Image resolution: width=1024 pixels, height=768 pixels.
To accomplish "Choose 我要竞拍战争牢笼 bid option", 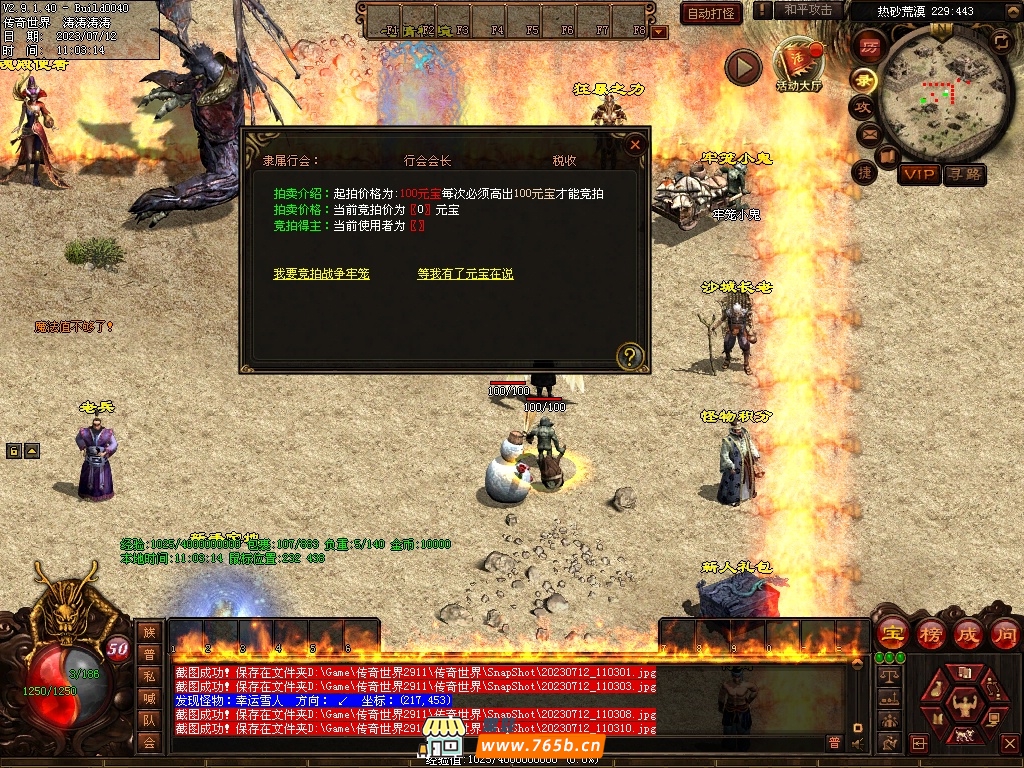I will click(x=321, y=274).
